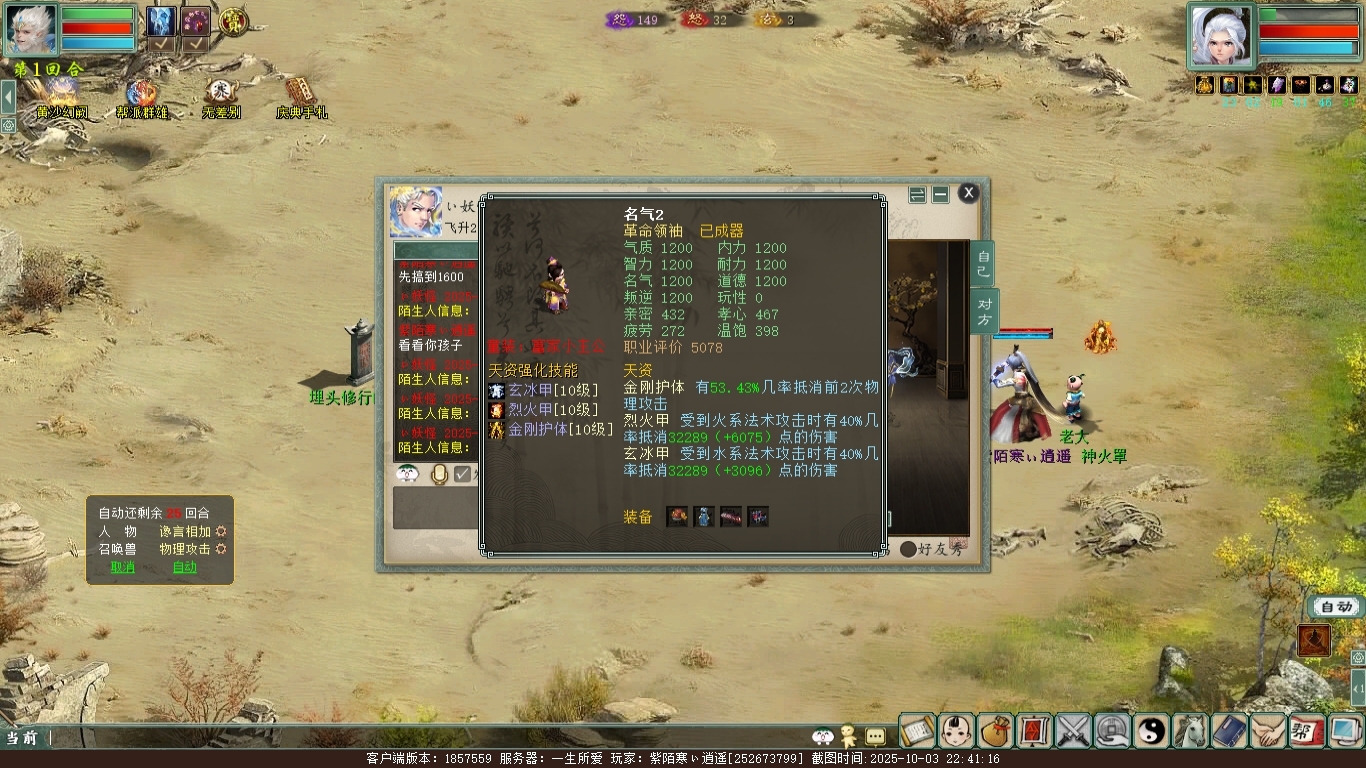Click 取消 to cancel auto battle
The height and width of the screenshot is (768, 1366).
[x=123, y=567]
